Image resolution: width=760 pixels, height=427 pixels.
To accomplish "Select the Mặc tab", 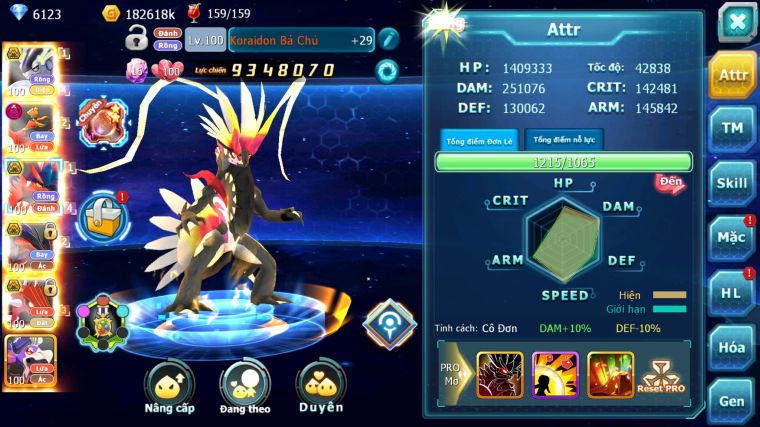I will point(731,238).
